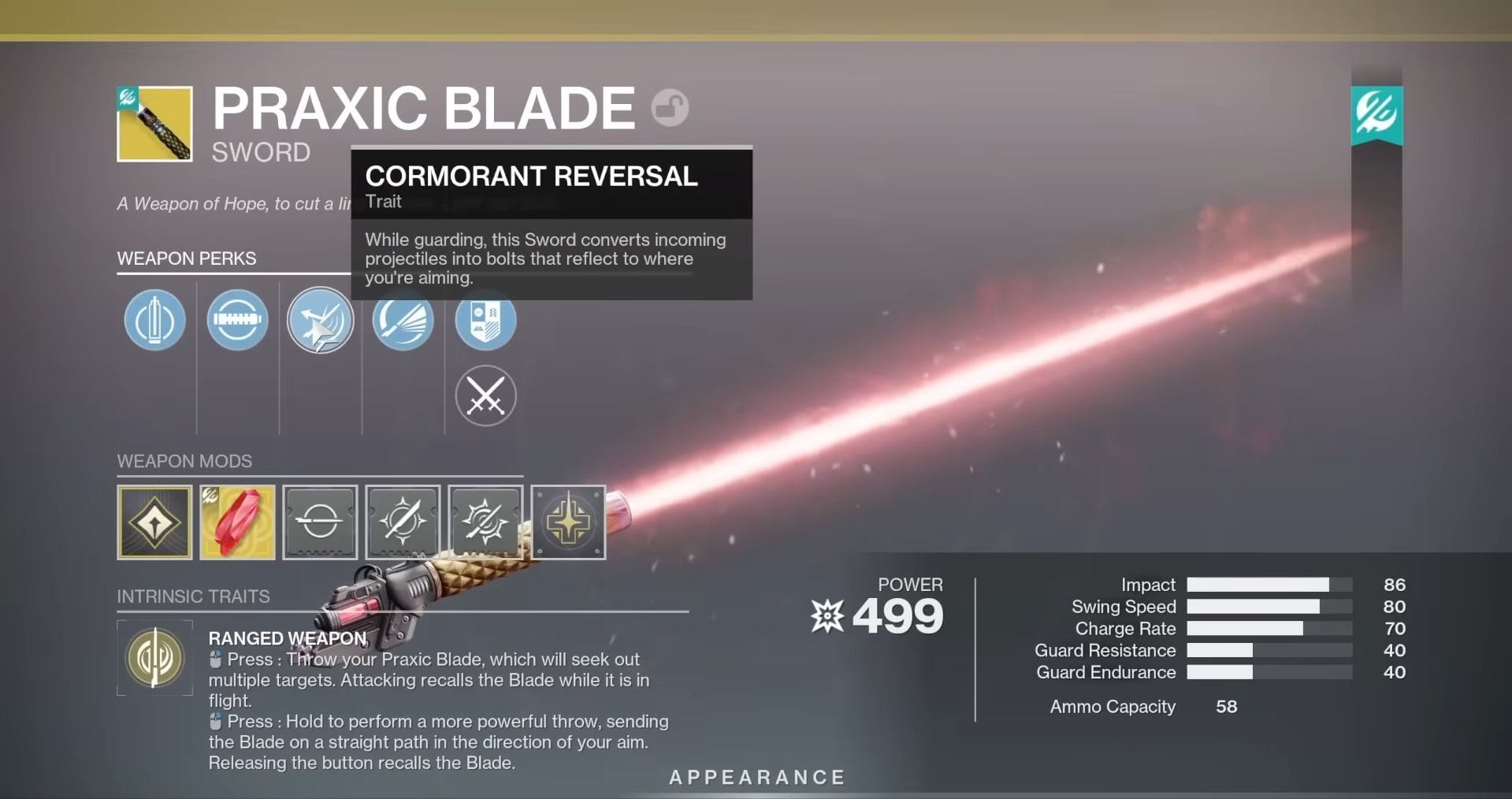The width and height of the screenshot is (1512, 799).
Task: Select the Cormorant Reversal trait perk icon
Action: pyautogui.click(x=320, y=320)
